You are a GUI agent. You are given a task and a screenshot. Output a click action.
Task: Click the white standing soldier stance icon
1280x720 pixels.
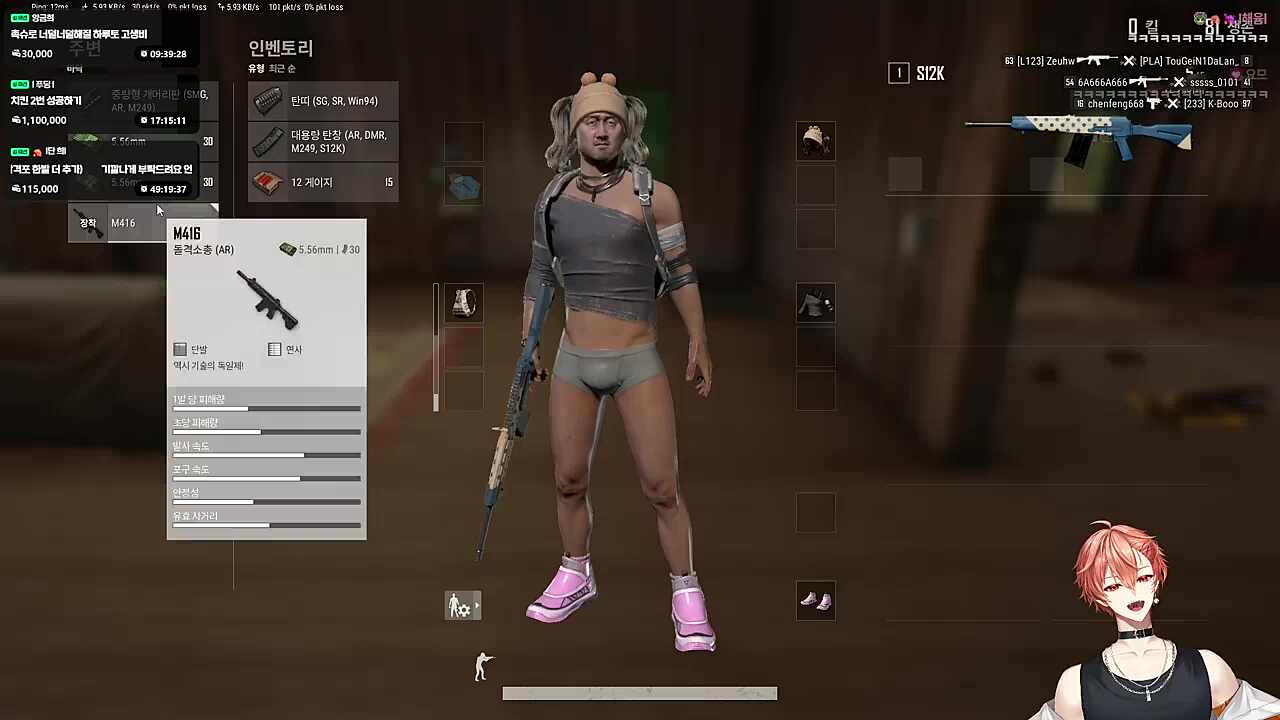pos(481,666)
